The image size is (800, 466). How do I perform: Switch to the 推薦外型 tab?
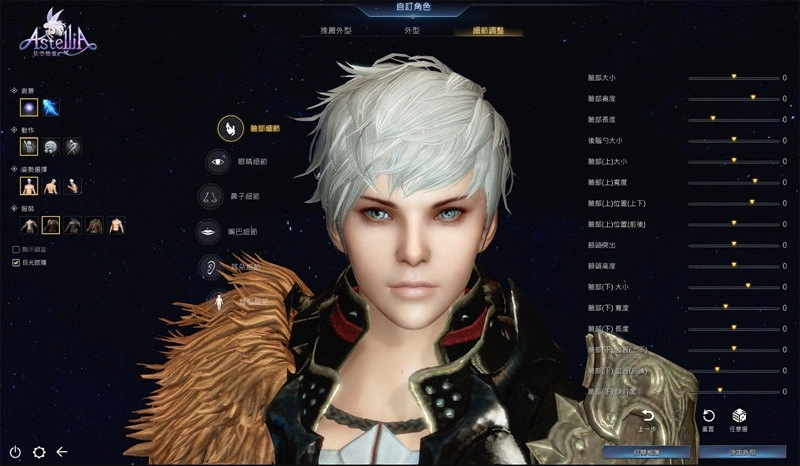[326, 31]
